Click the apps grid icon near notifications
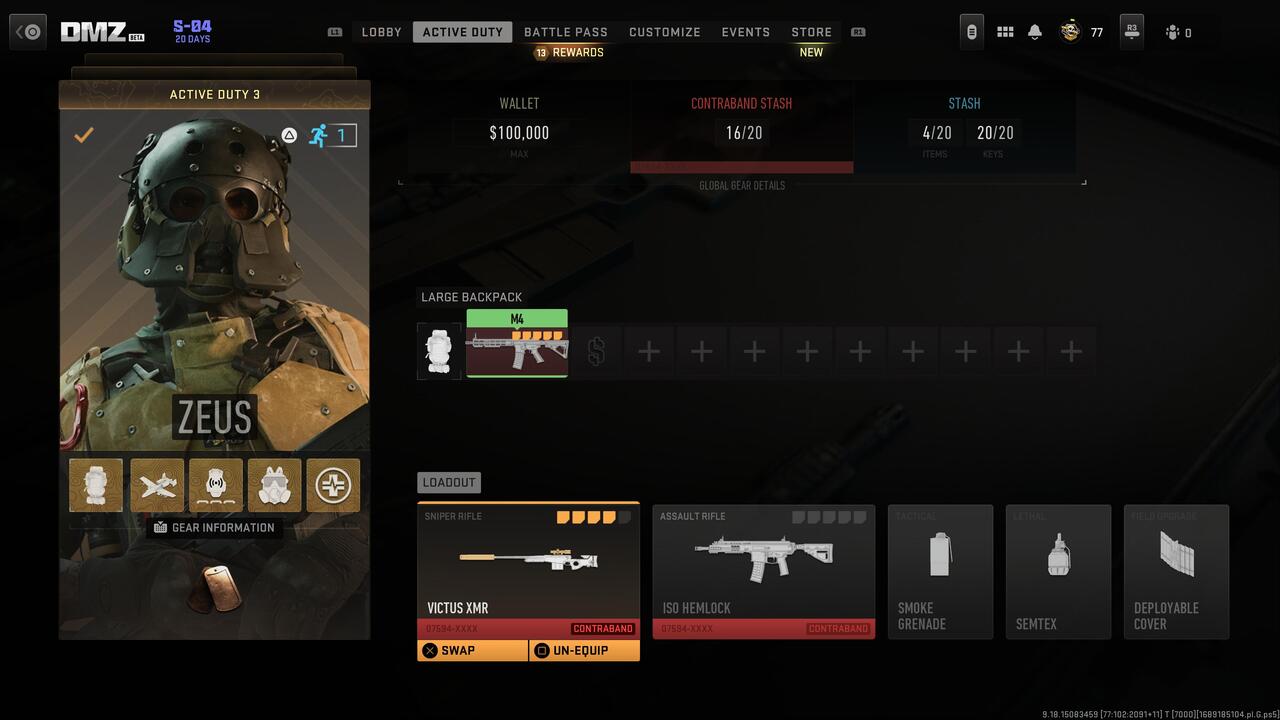The image size is (1280, 720). click(1004, 31)
